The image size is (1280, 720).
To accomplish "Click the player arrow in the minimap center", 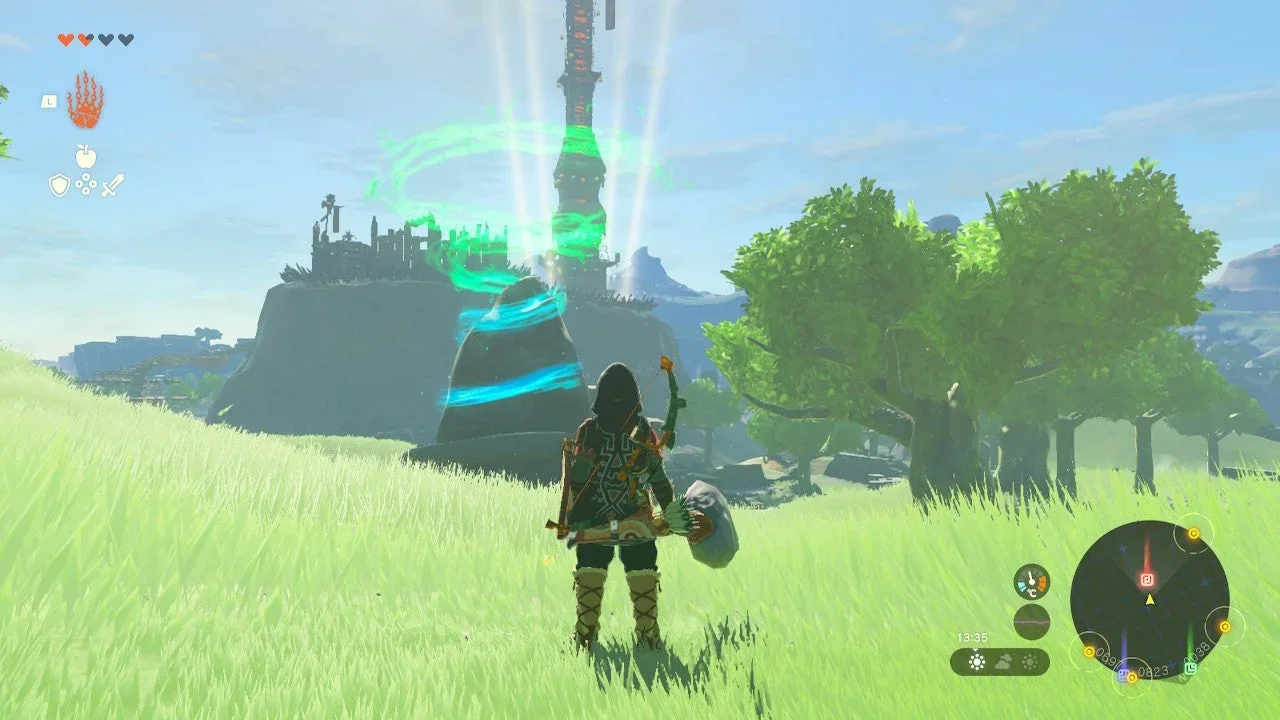I will coord(1149,599).
